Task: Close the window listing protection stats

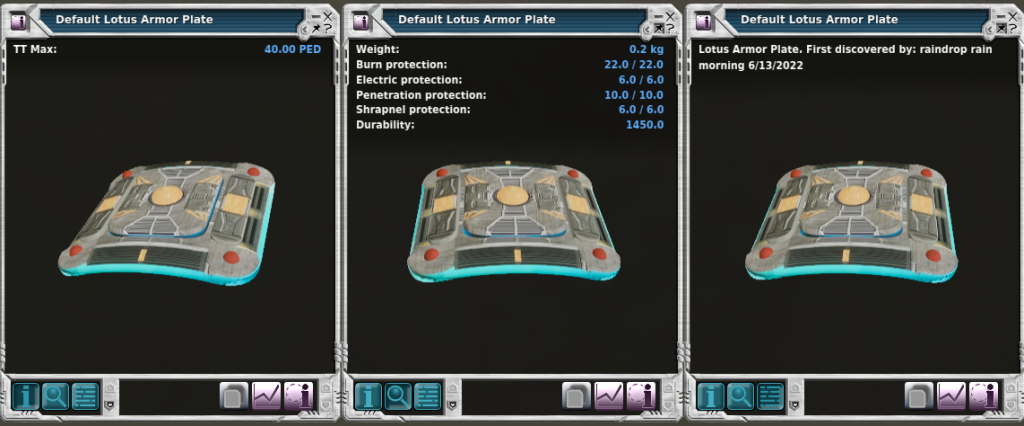Action: click(670, 16)
